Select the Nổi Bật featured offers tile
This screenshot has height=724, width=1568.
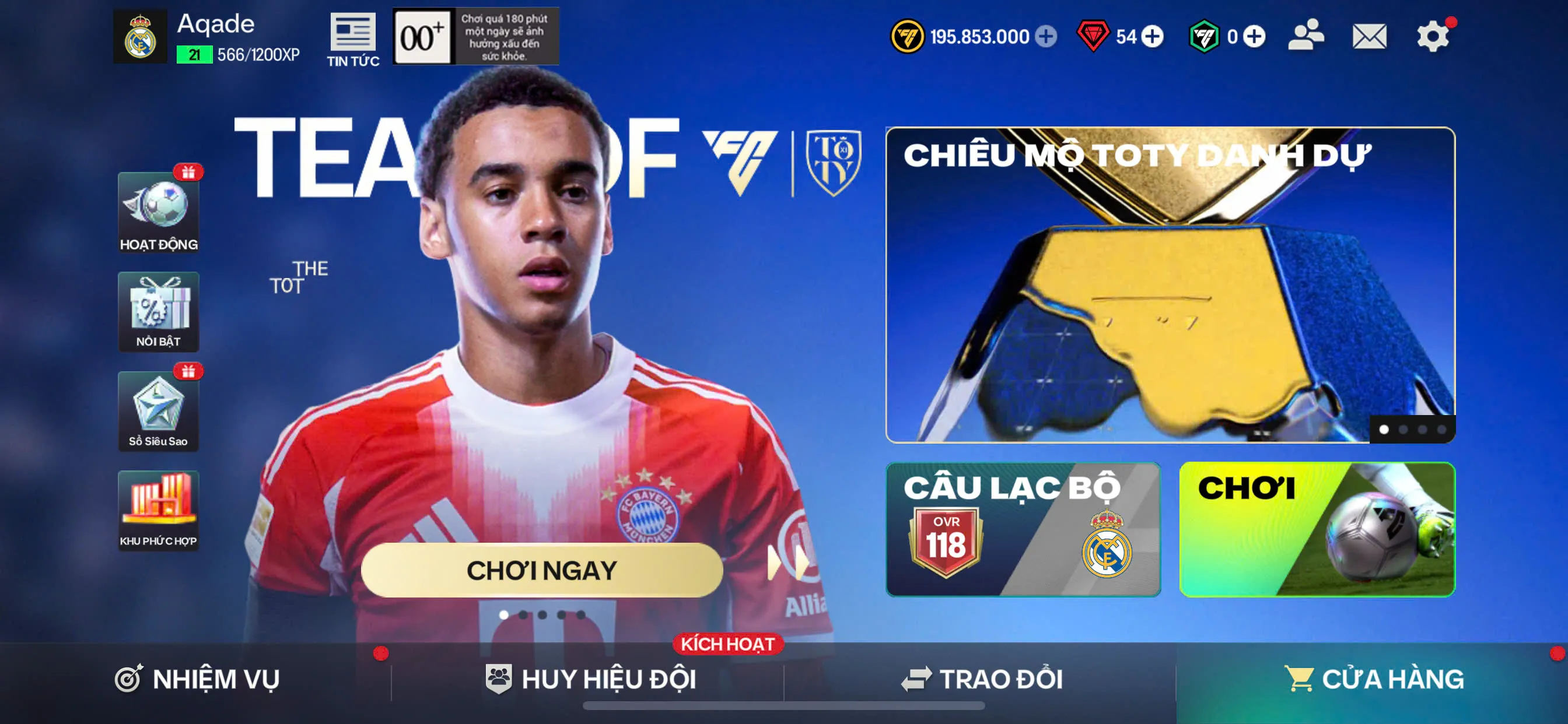pos(158,311)
